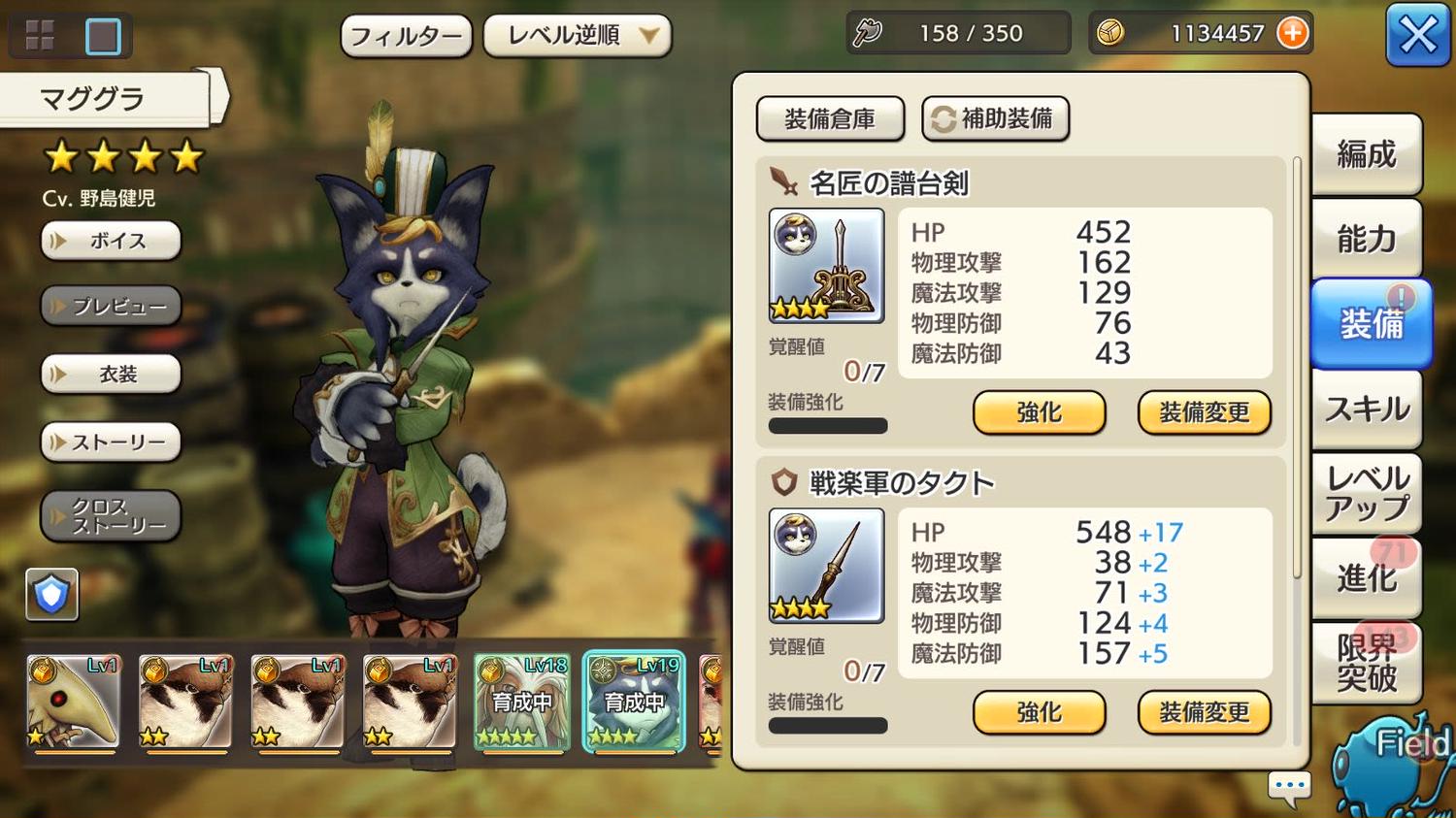Go to the 編成 formation tab
Screen dimensions: 1456x818
point(1366,154)
